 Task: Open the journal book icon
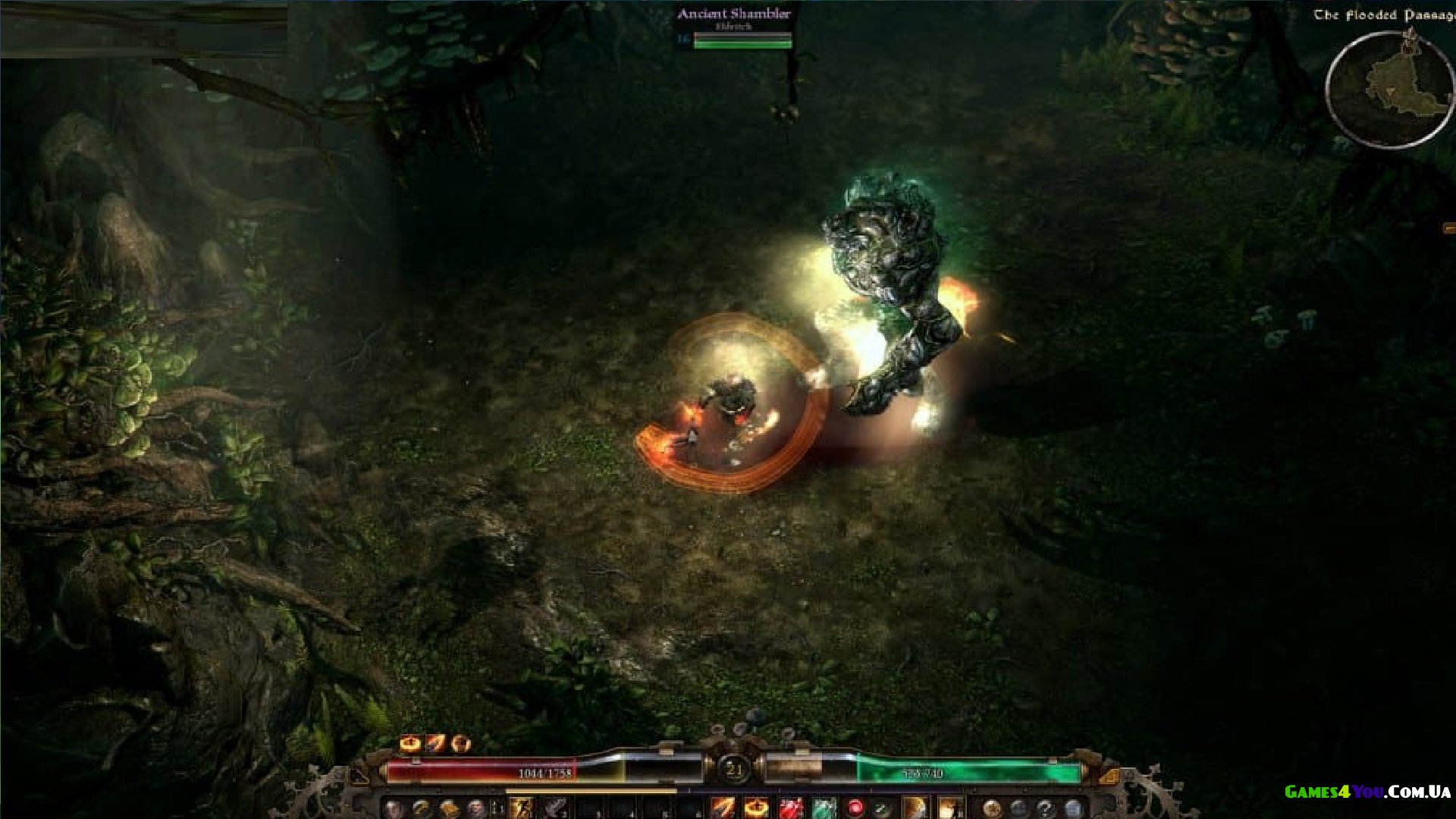pyautogui.click(x=449, y=808)
